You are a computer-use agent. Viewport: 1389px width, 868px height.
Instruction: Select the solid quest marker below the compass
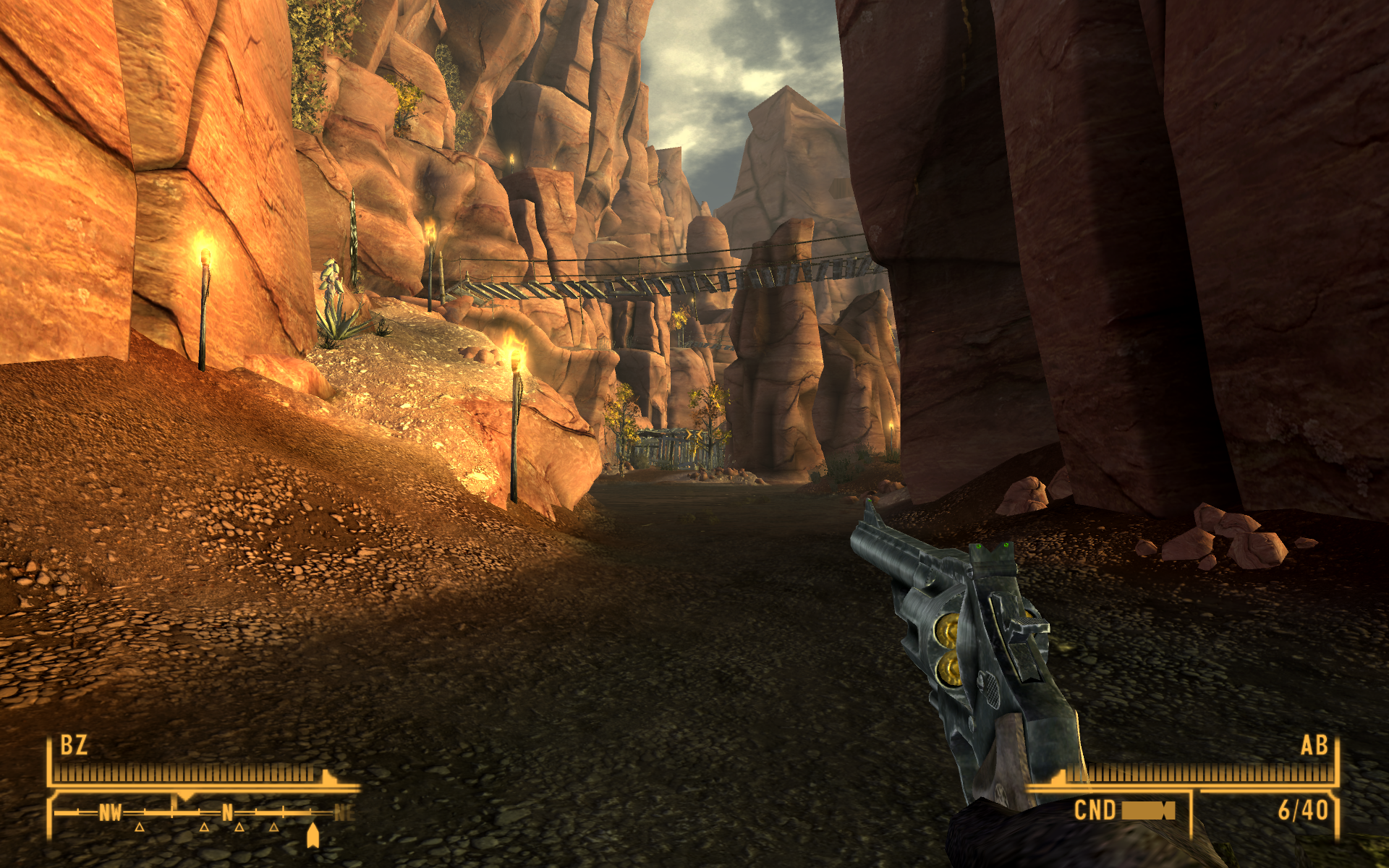tap(313, 835)
